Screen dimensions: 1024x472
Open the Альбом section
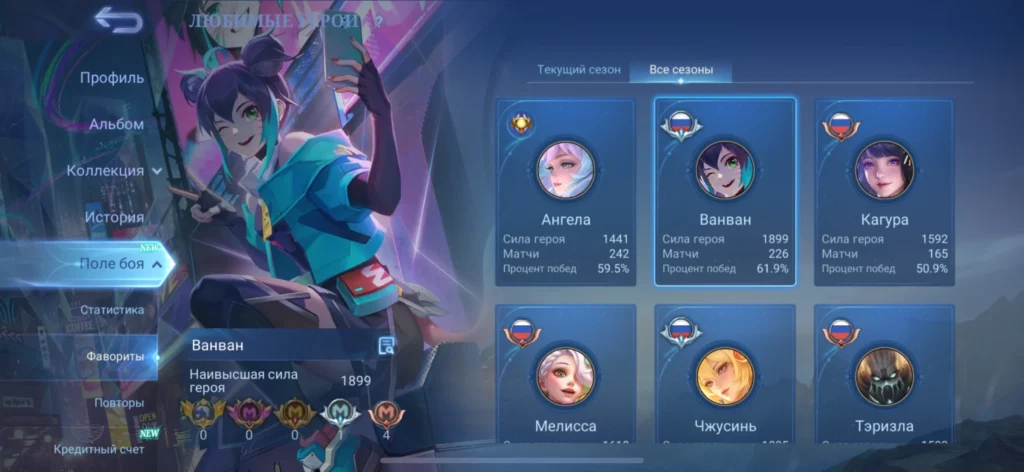pos(116,124)
